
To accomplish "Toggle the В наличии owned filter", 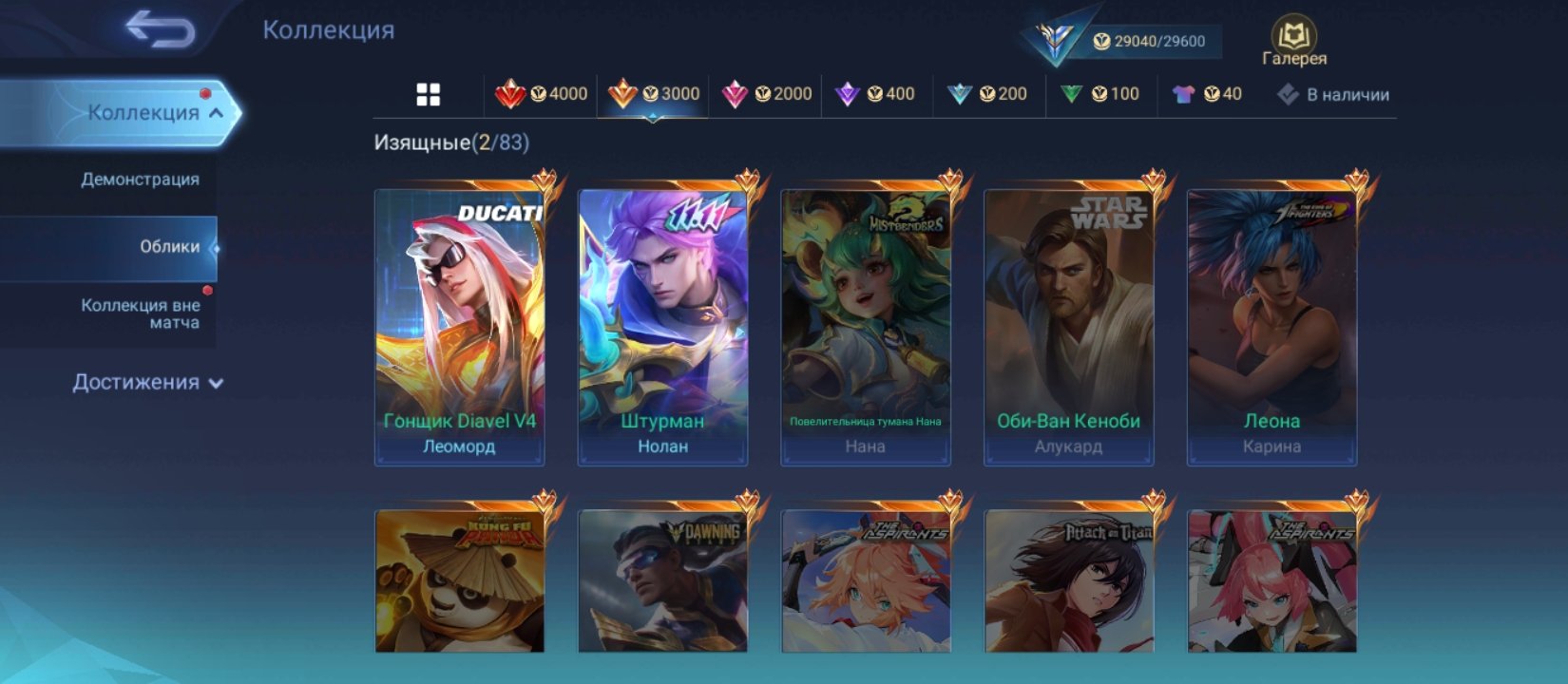I will (x=1333, y=94).
